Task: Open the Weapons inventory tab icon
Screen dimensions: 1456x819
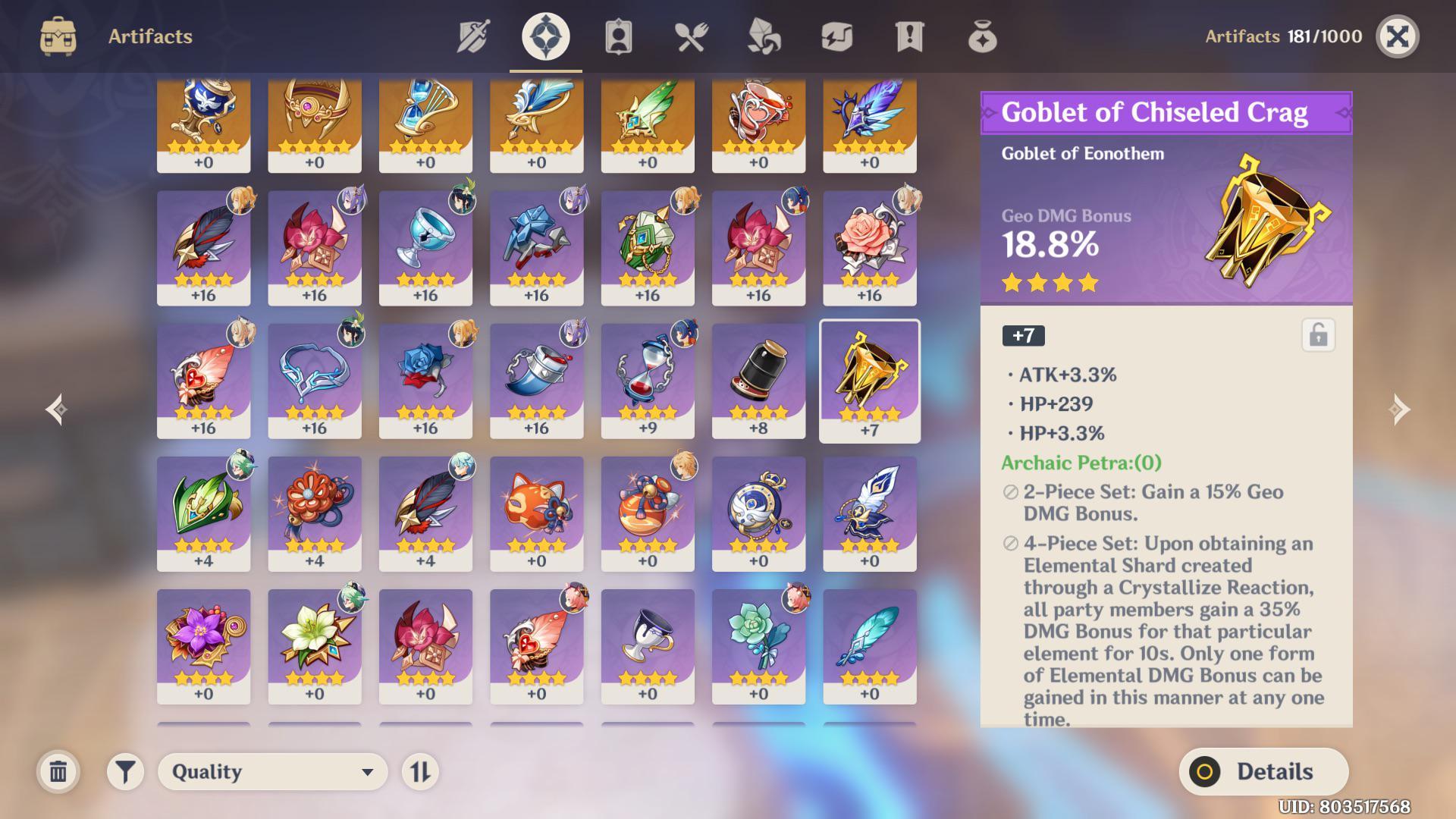Action: coord(472,36)
